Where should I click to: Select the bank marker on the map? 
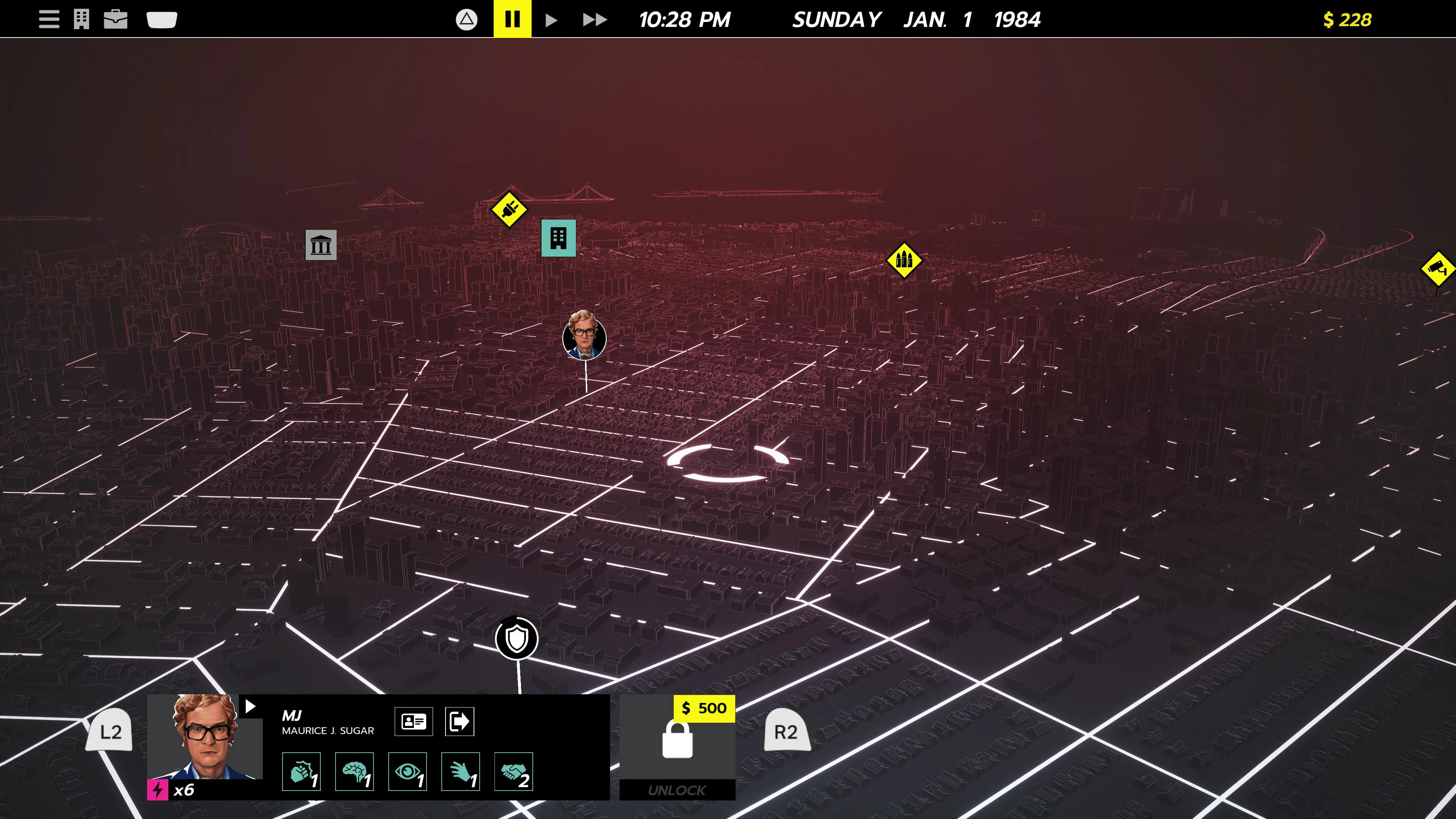[321, 245]
